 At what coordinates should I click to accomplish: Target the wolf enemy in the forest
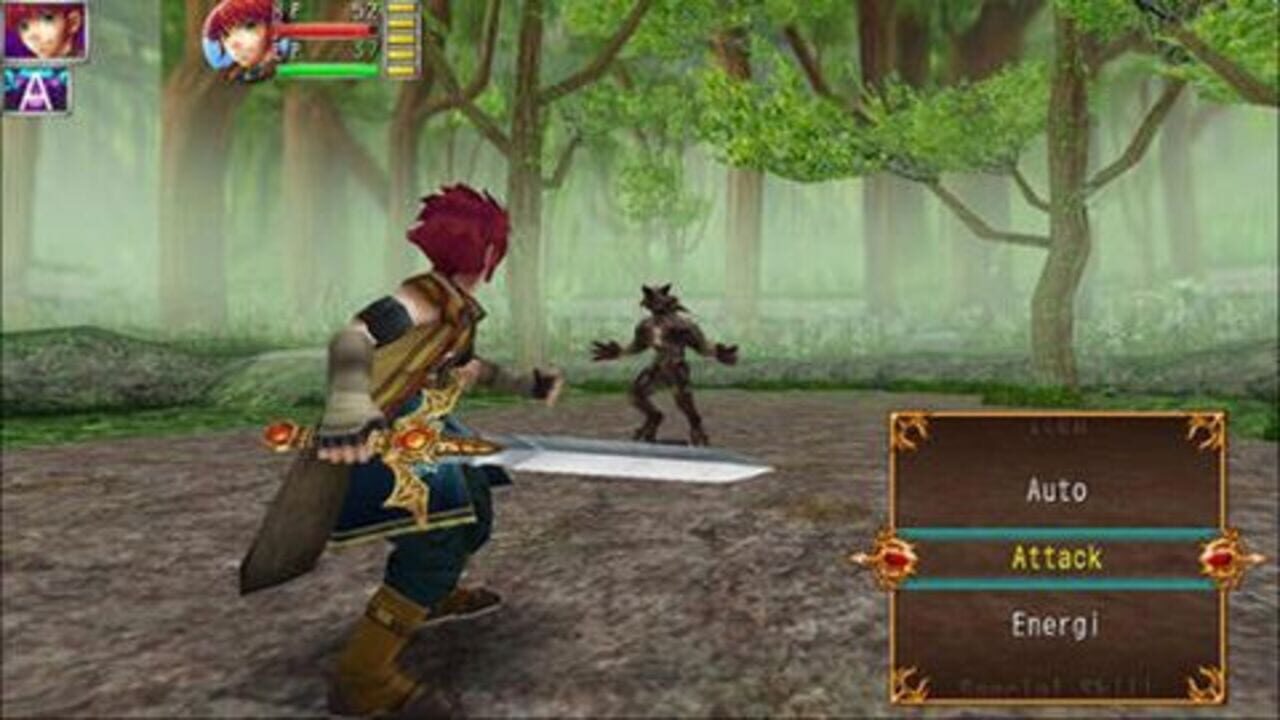point(665,360)
